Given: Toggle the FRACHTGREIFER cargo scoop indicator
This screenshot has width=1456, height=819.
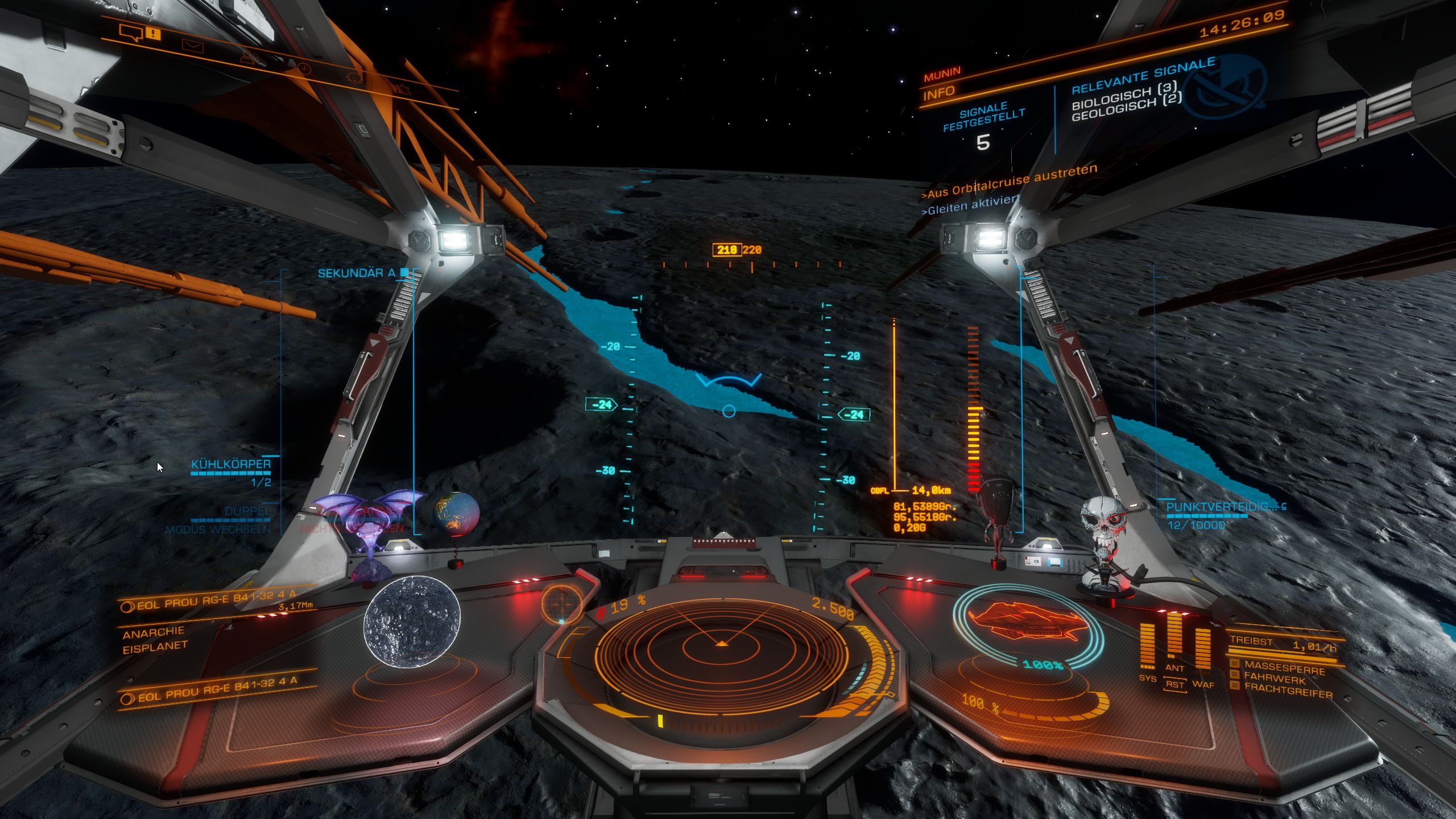Looking at the screenshot, I should (x=1288, y=694).
